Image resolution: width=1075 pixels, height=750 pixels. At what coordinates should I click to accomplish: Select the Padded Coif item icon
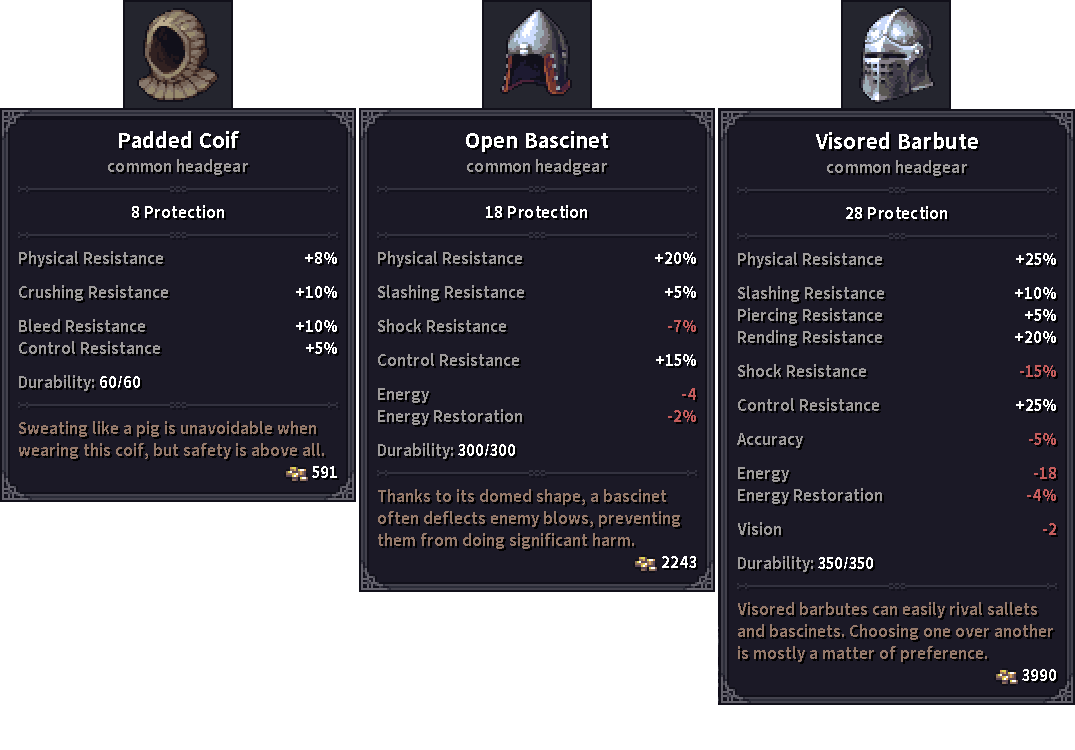click(178, 54)
